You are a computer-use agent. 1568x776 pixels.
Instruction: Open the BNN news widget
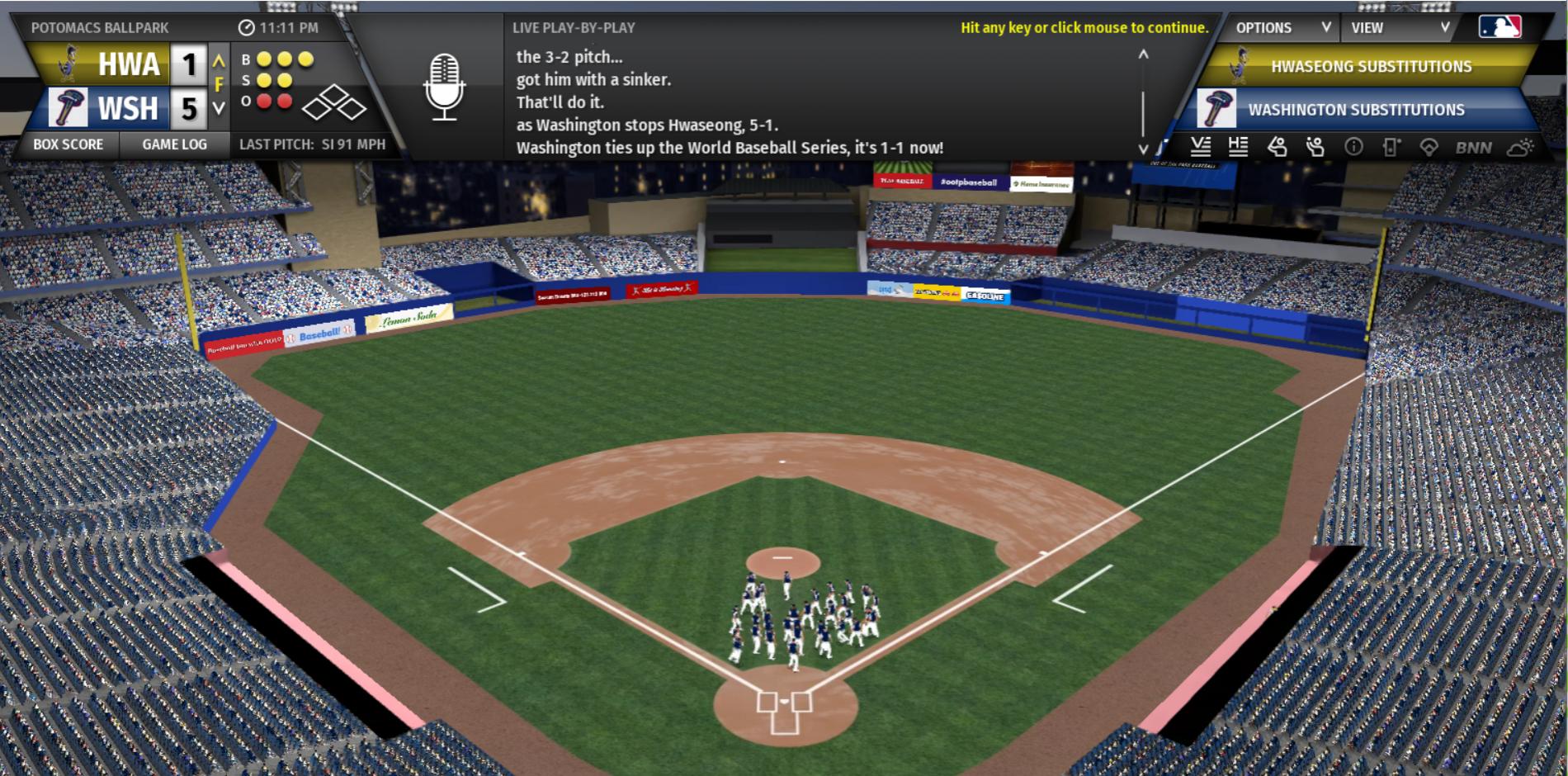[x=1473, y=148]
